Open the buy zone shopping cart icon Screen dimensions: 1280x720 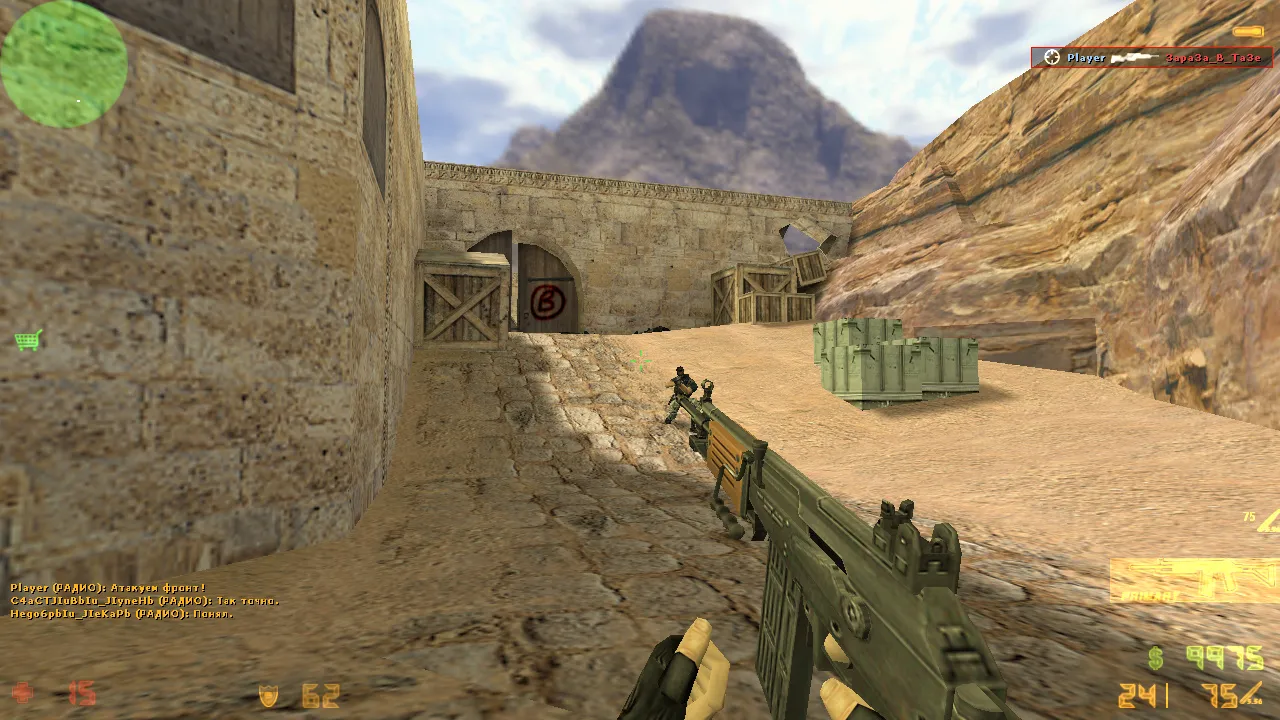[28, 341]
